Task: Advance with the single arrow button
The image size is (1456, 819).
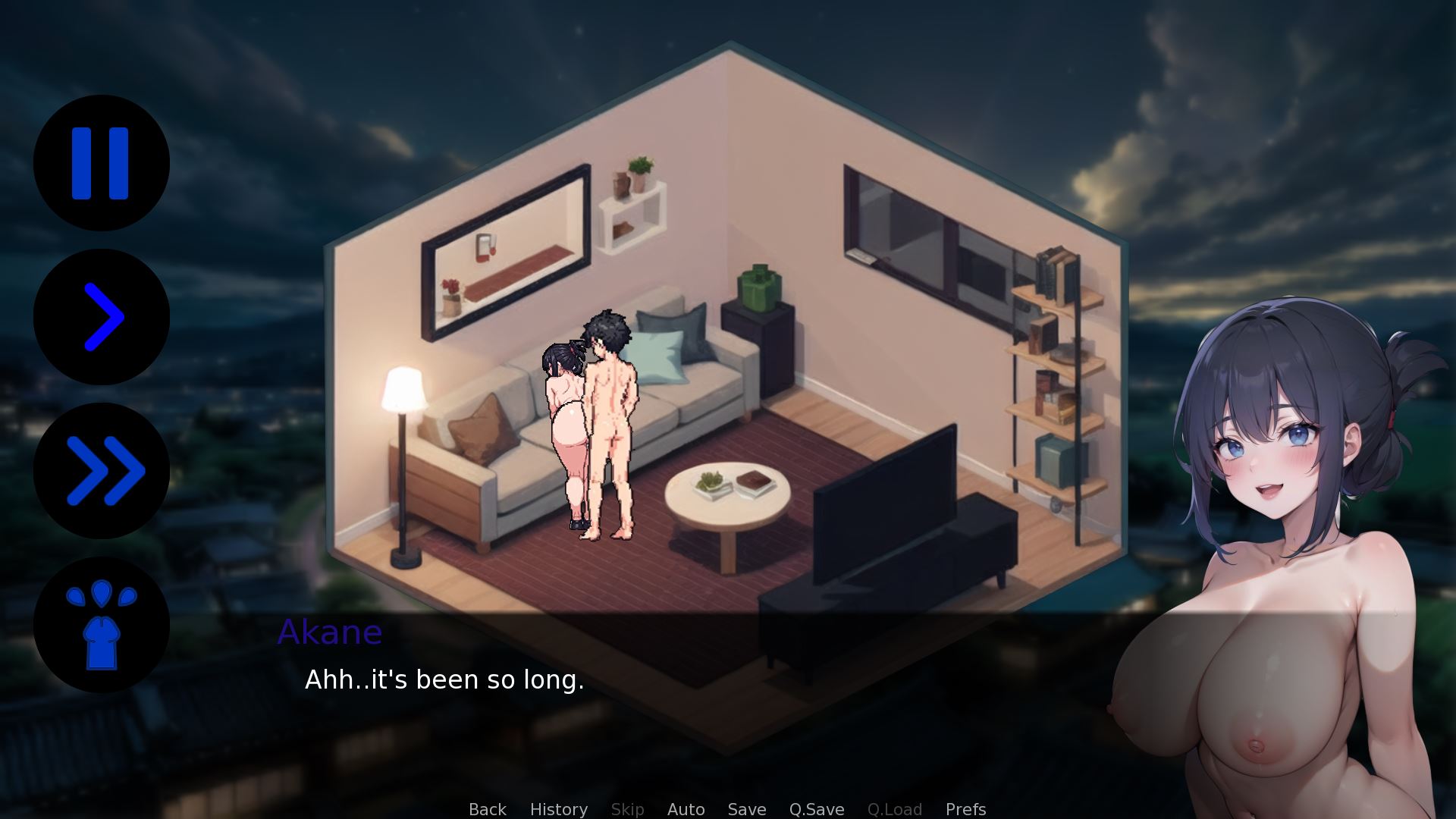Action: tap(101, 317)
